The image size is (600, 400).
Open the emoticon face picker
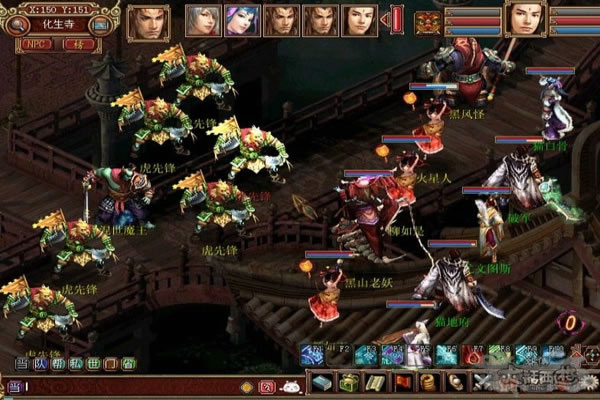290,385
